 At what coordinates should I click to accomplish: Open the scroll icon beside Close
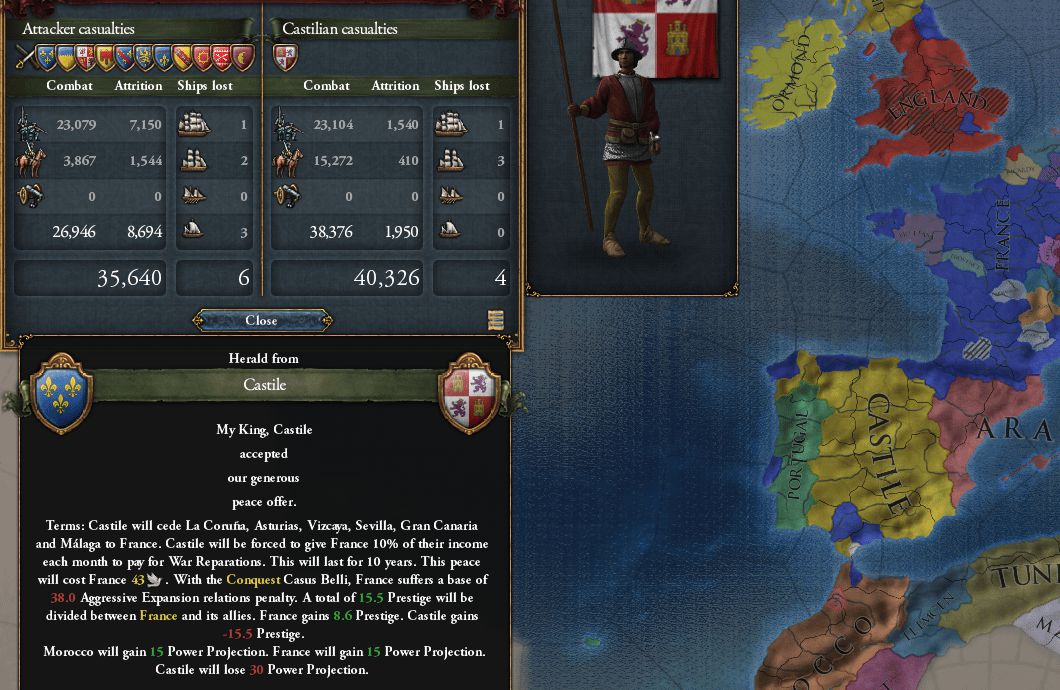click(496, 320)
